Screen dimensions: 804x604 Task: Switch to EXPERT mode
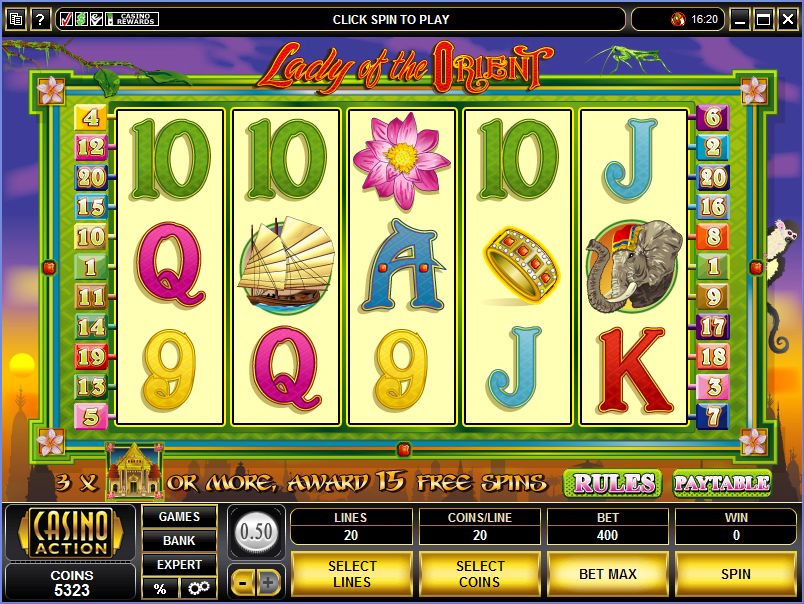click(x=179, y=565)
